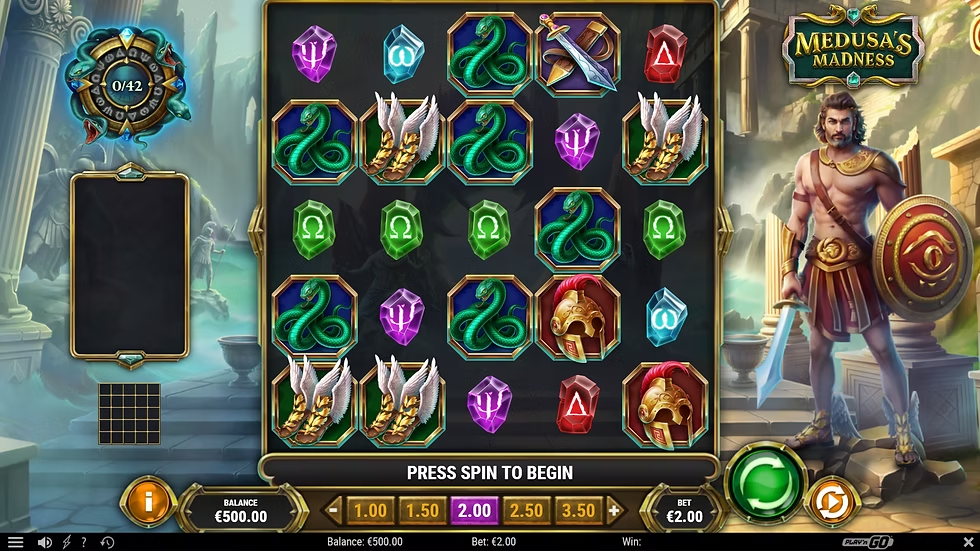Choose the 1.50 bet amount
The width and height of the screenshot is (980, 551).
point(422,510)
